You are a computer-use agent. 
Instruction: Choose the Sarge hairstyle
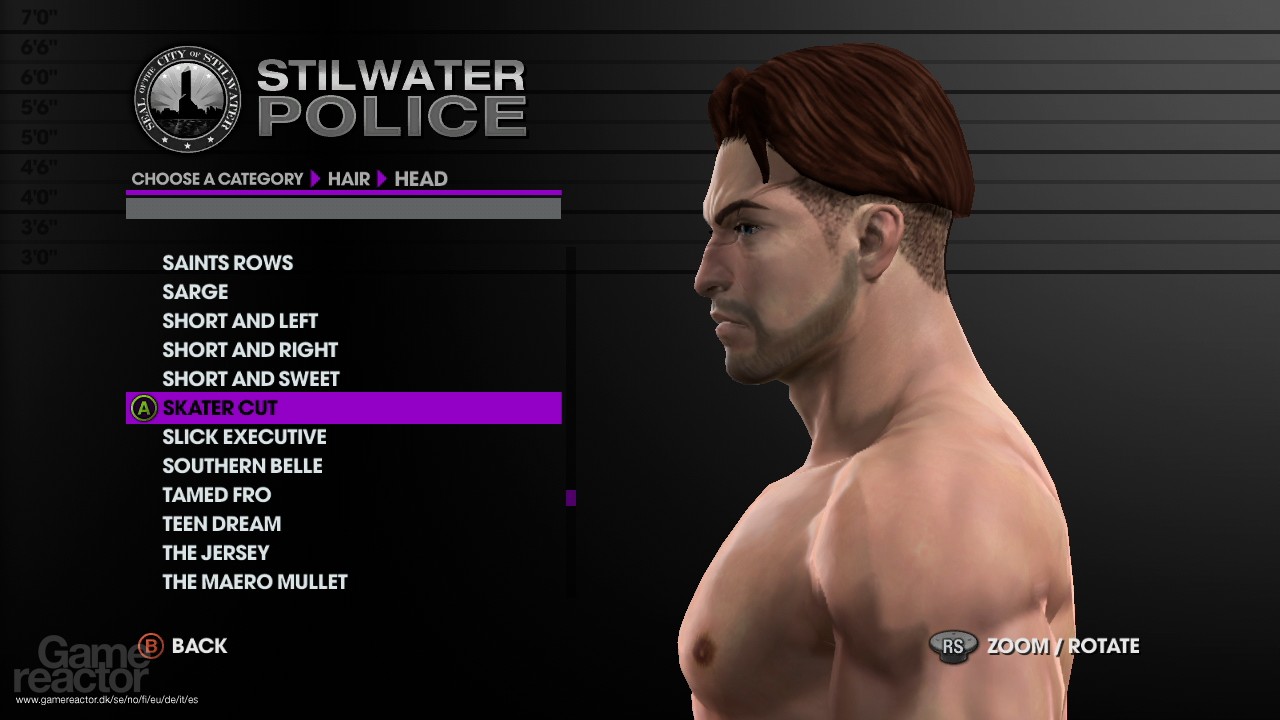coord(195,292)
